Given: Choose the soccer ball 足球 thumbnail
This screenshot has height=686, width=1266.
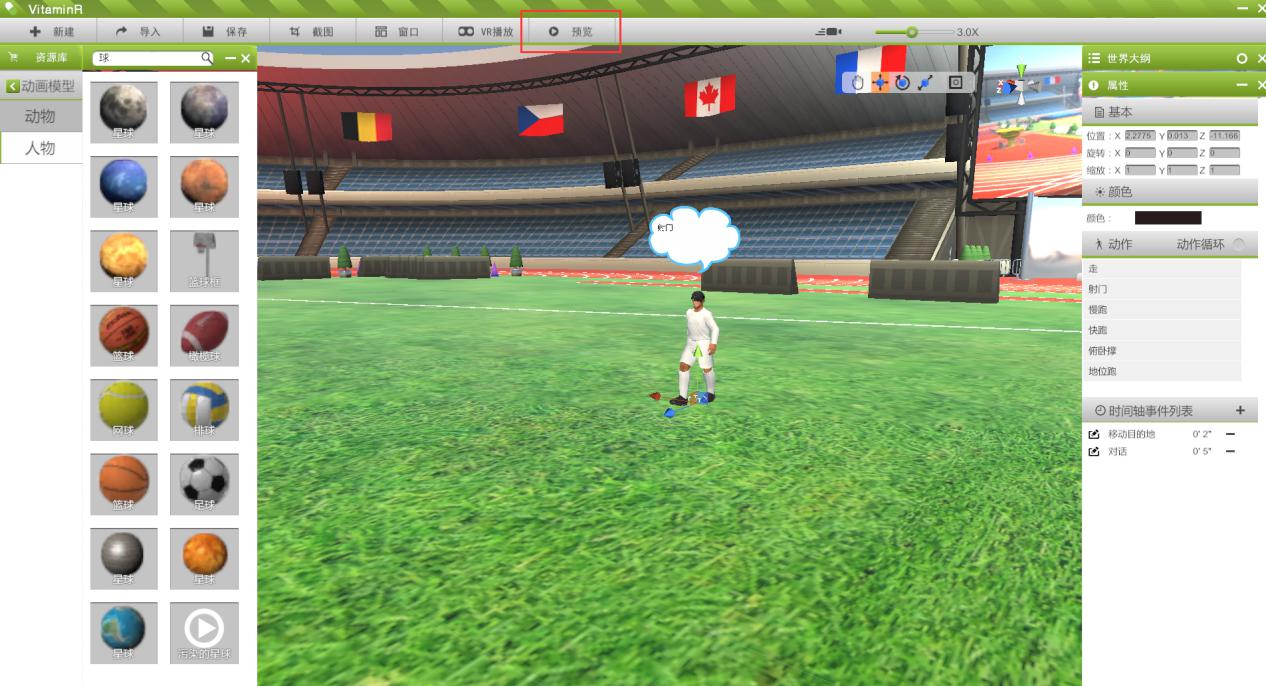Looking at the screenshot, I should click(204, 484).
